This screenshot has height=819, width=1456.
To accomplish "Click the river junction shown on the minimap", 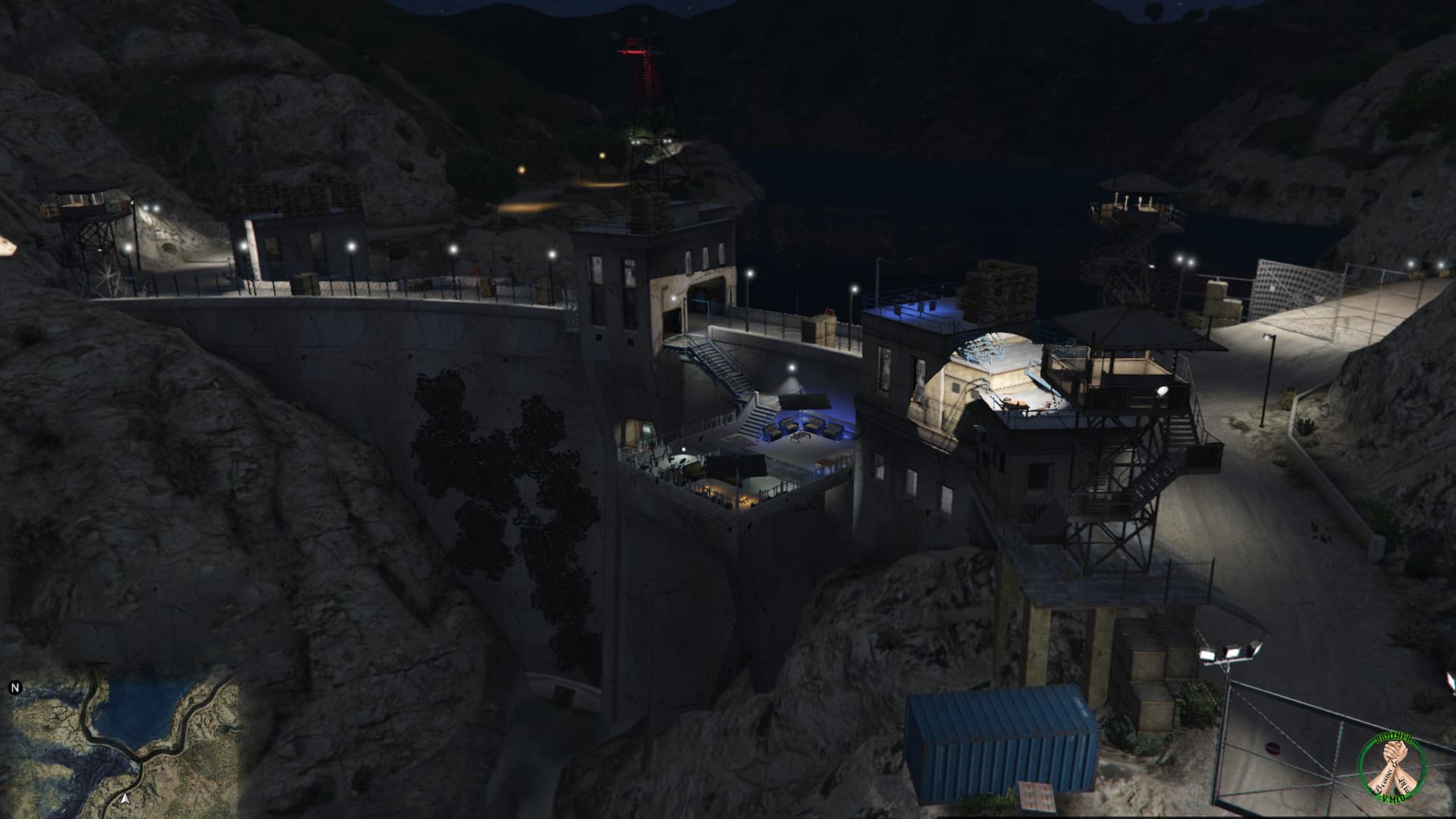I will tap(137, 757).
